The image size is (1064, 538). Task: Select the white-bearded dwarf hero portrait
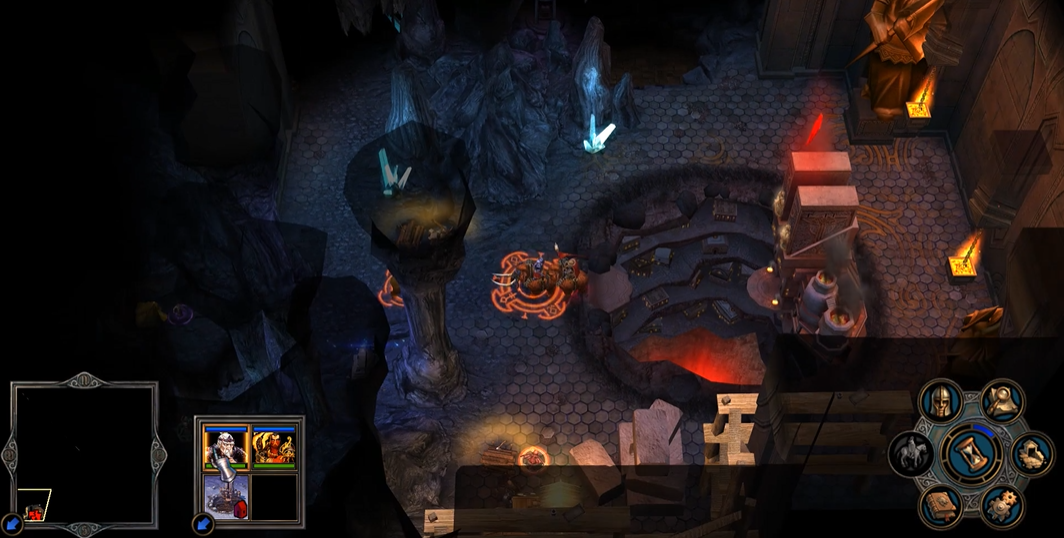click(225, 447)
